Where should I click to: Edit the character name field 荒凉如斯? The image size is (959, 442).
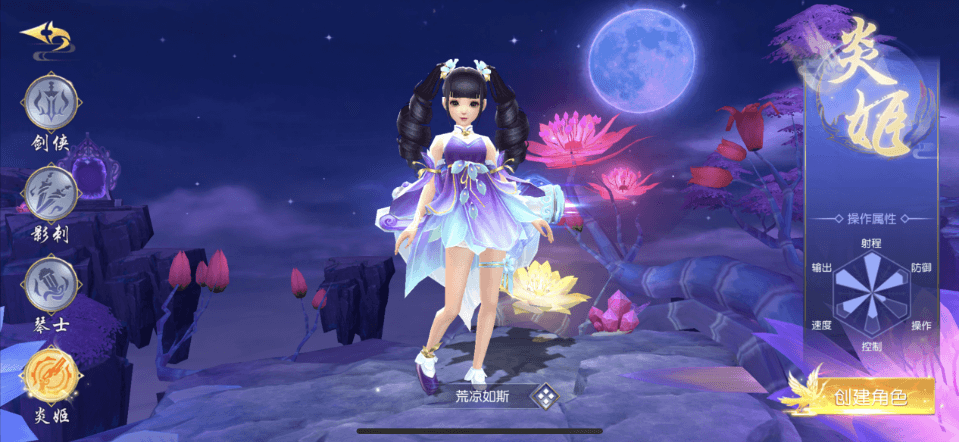(x=482, y=397)
